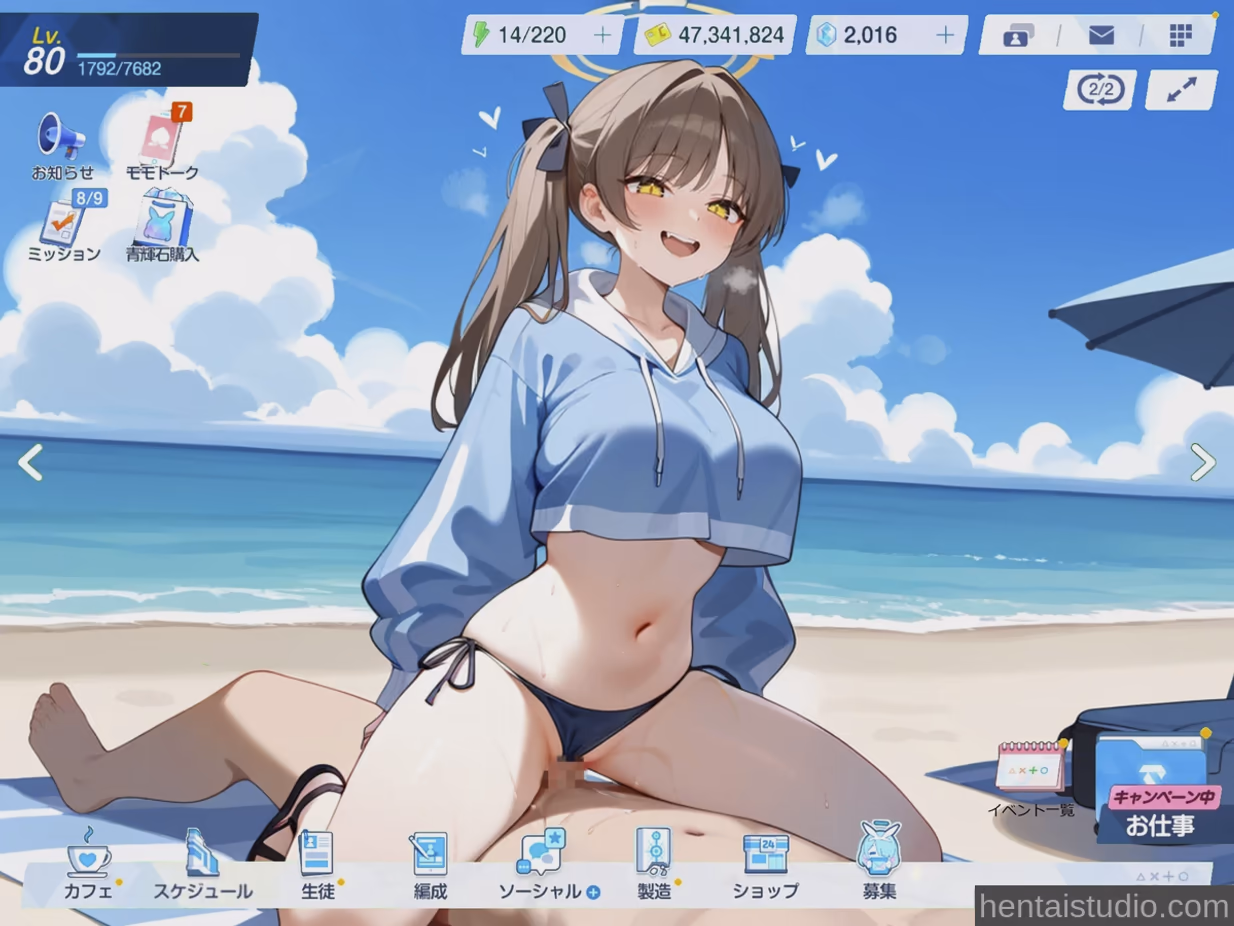This screenshot has height=926, width=1234.
Task: Open the grid menu icon
Action: 1181,35
